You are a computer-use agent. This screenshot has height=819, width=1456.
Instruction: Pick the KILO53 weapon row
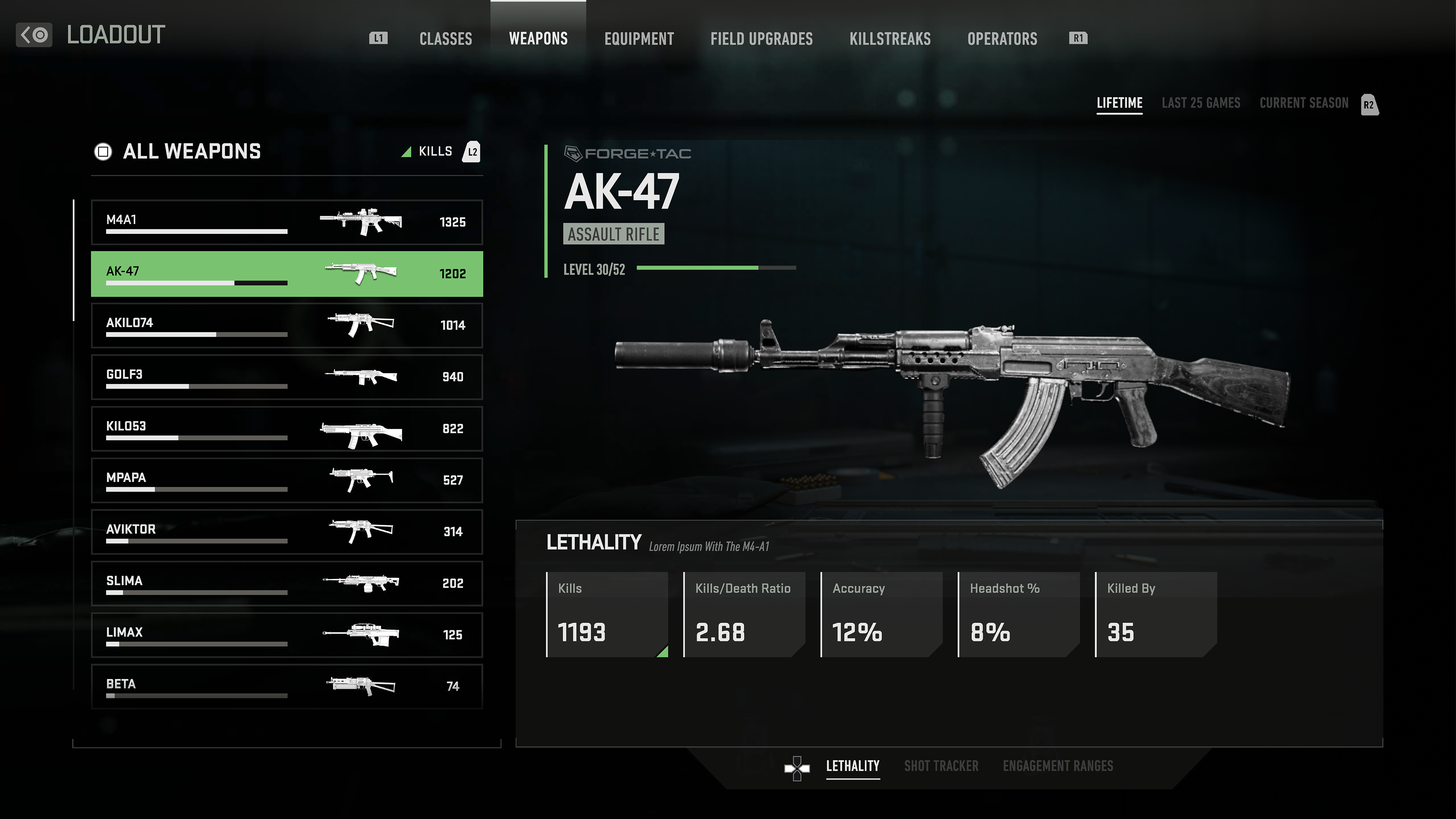click(x=287, y=428)
